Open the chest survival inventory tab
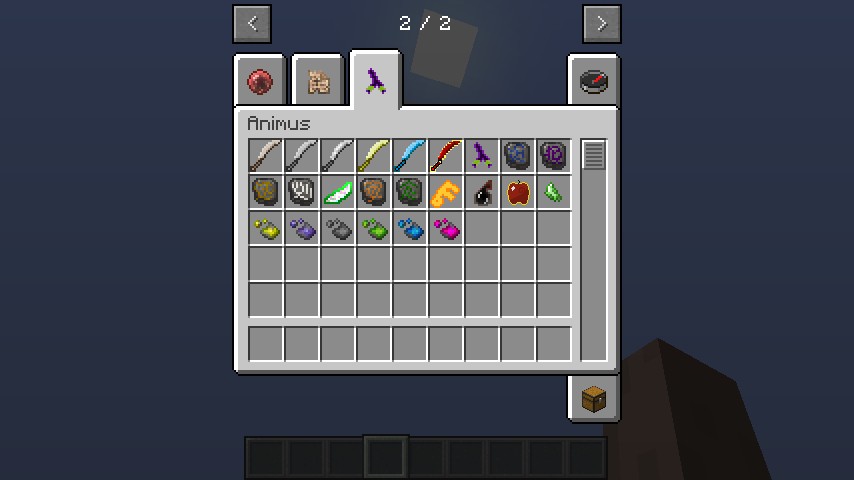Image resolution: width=854 pixels, height=480 pixels. pyautogui.click(x=594, y=399)
